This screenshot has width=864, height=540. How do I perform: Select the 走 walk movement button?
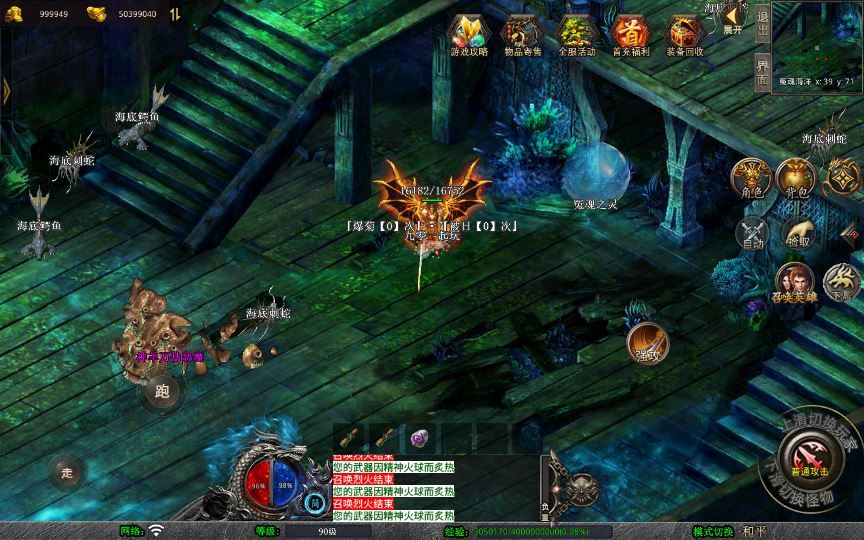click(x=68, y=472)
